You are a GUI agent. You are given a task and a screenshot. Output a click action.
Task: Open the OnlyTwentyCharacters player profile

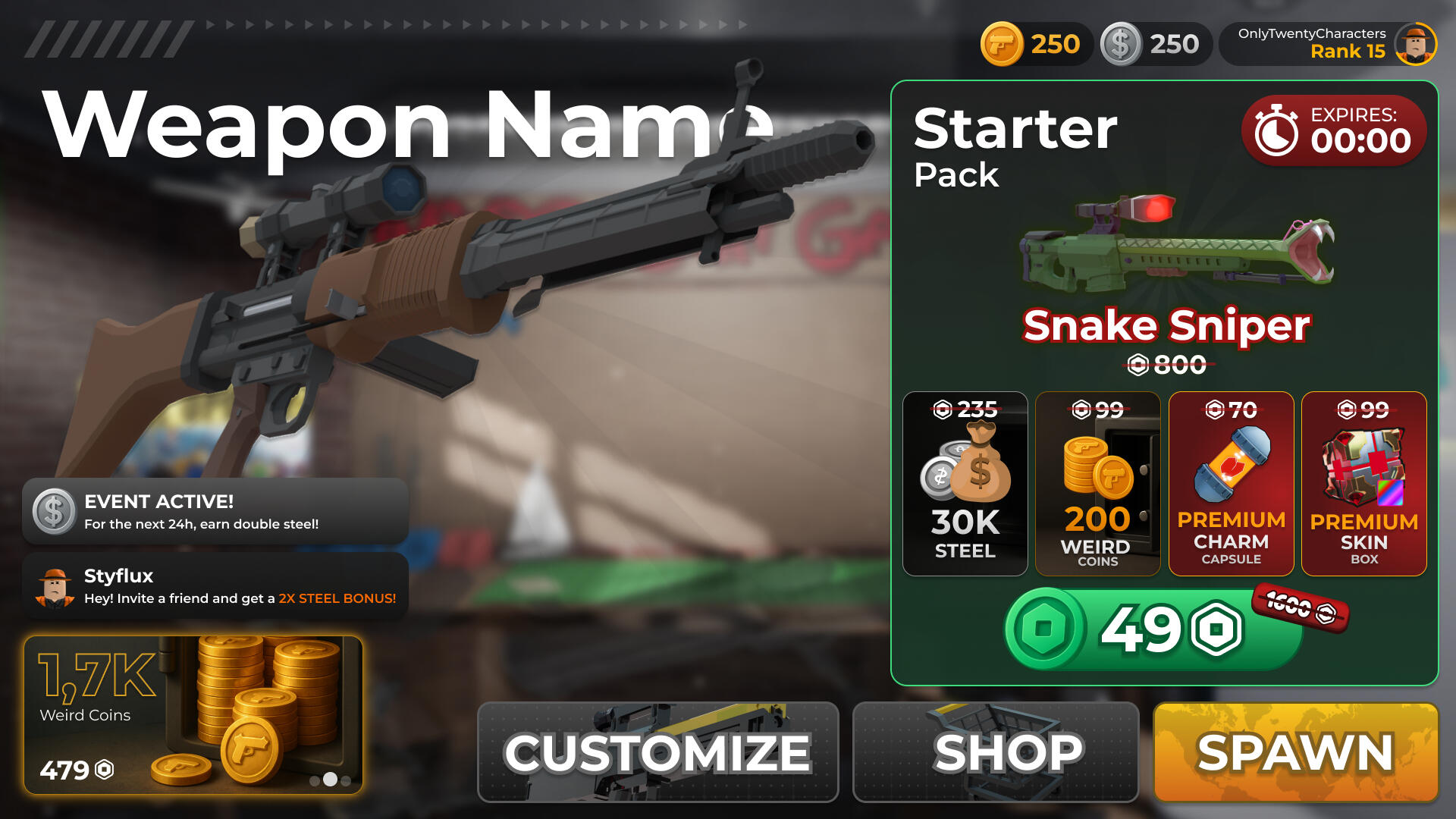coord(1328,44)
